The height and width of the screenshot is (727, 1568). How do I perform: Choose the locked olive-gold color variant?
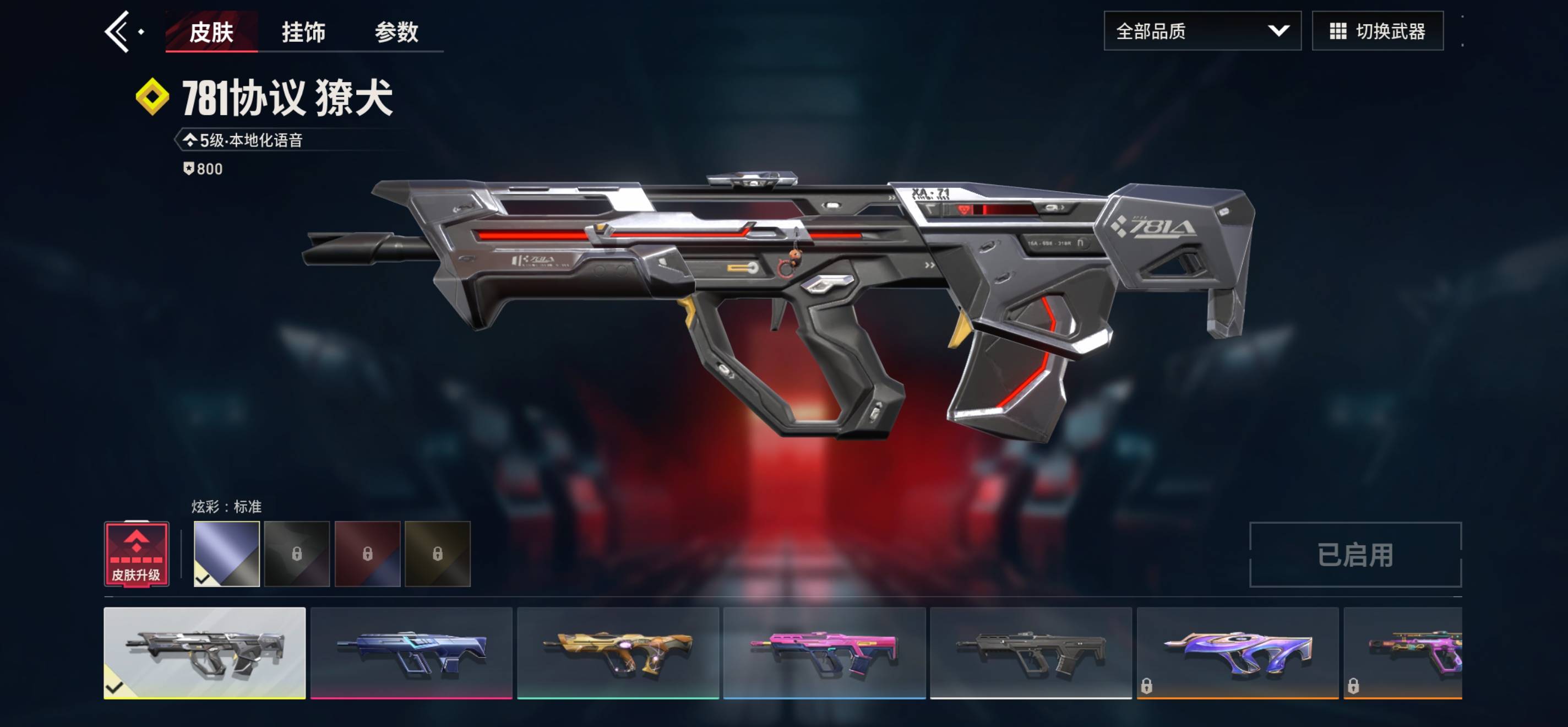(438, 554)
